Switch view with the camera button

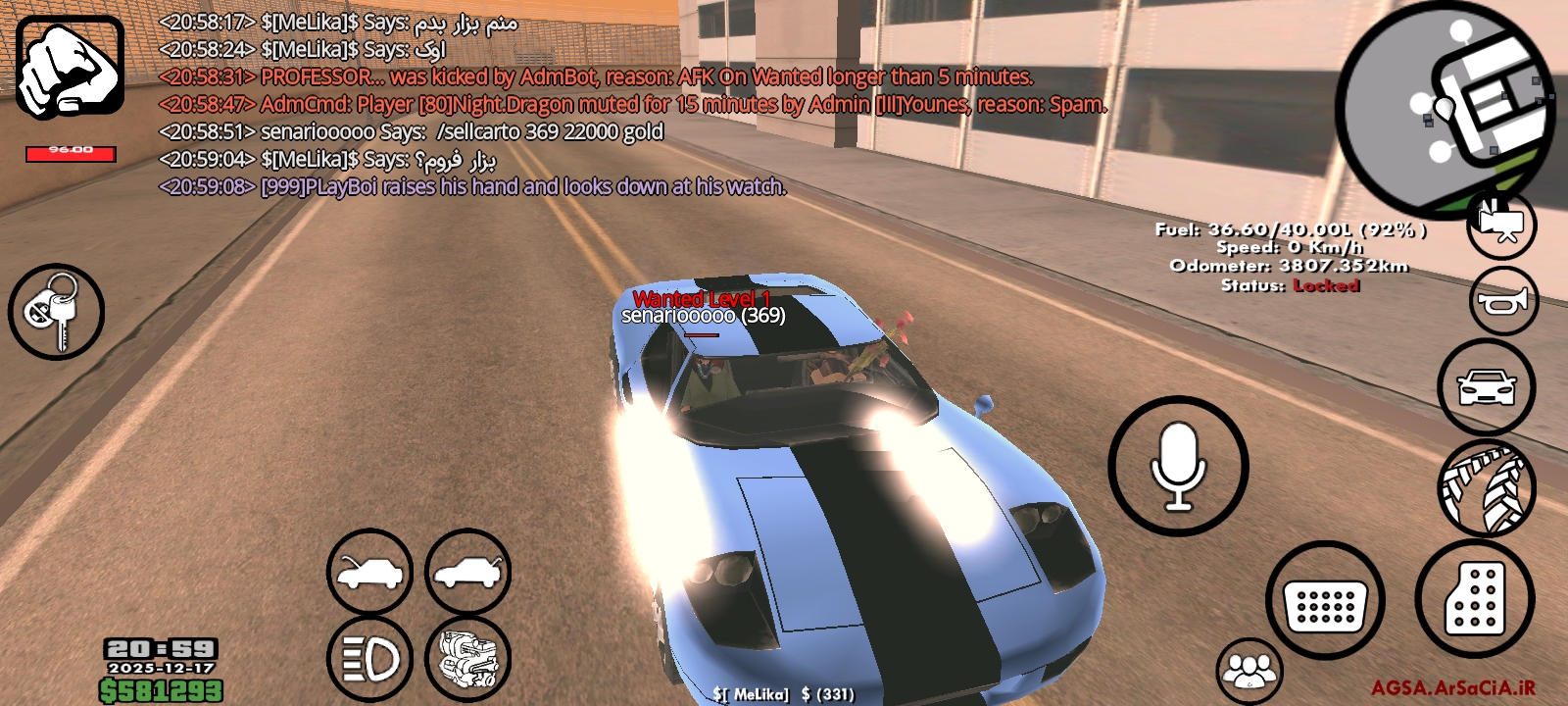pyautogui.click(x=1501, y=225)
